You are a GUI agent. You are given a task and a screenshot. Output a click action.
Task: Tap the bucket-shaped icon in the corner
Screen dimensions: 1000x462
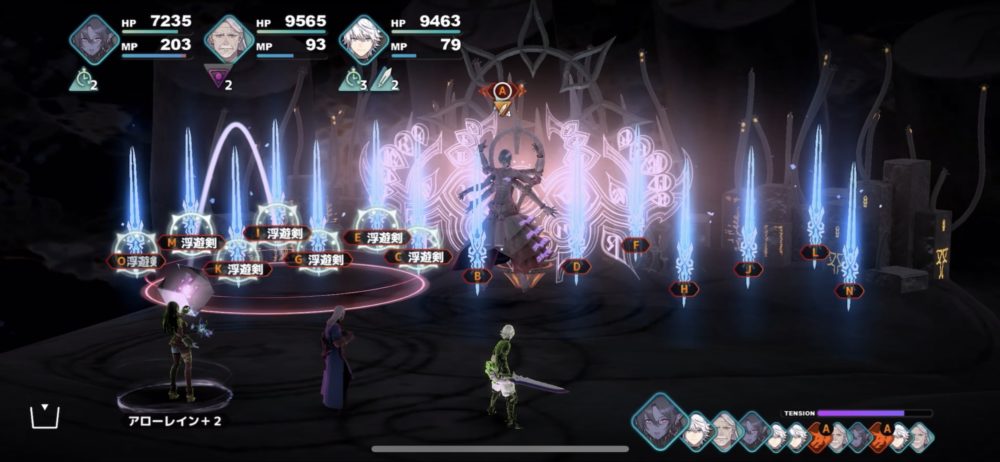click(42, 415)
